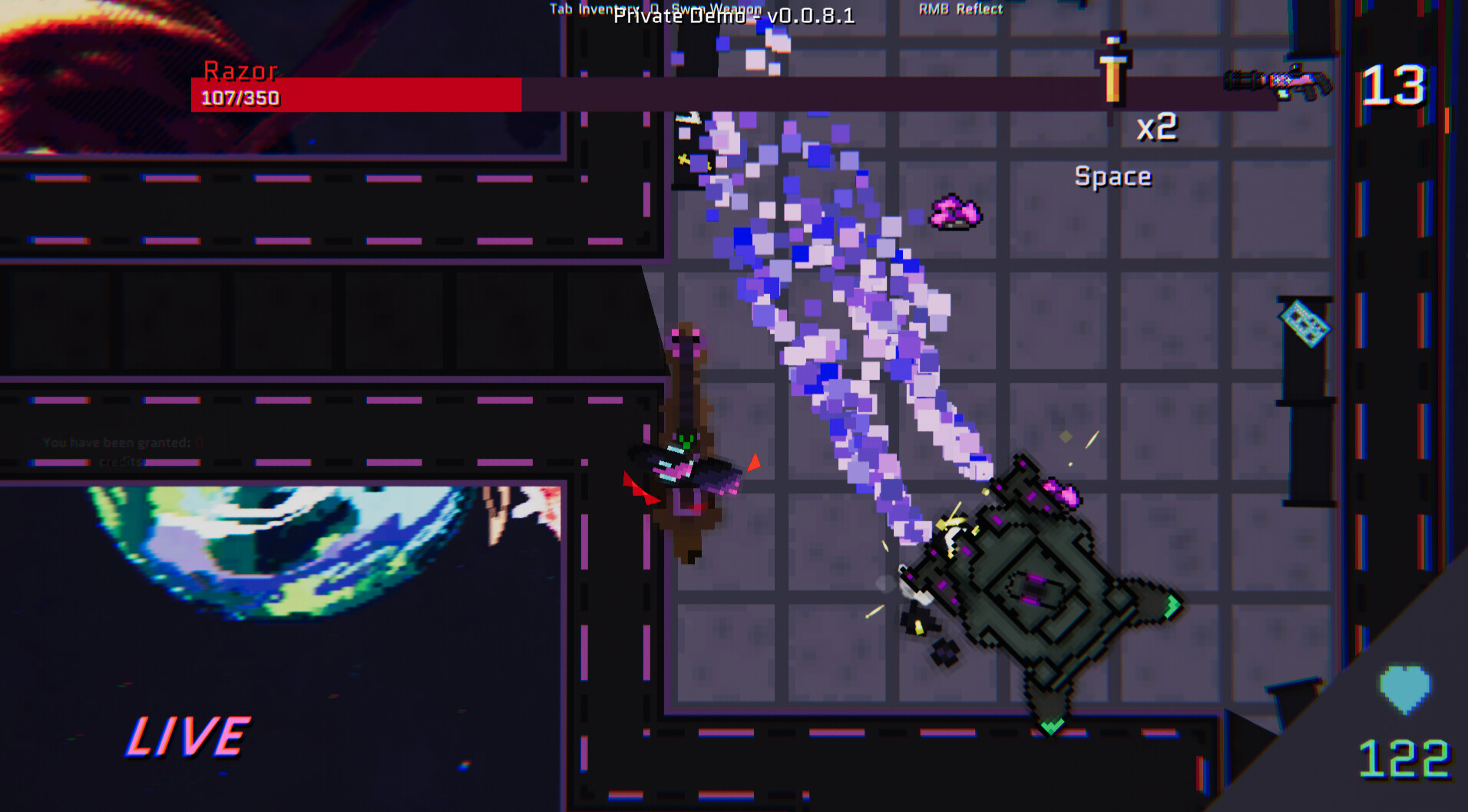This screenshot has width=1468, height=812.
Task: Toggle the RMB Reflect ability
Action: coord(960,9)
